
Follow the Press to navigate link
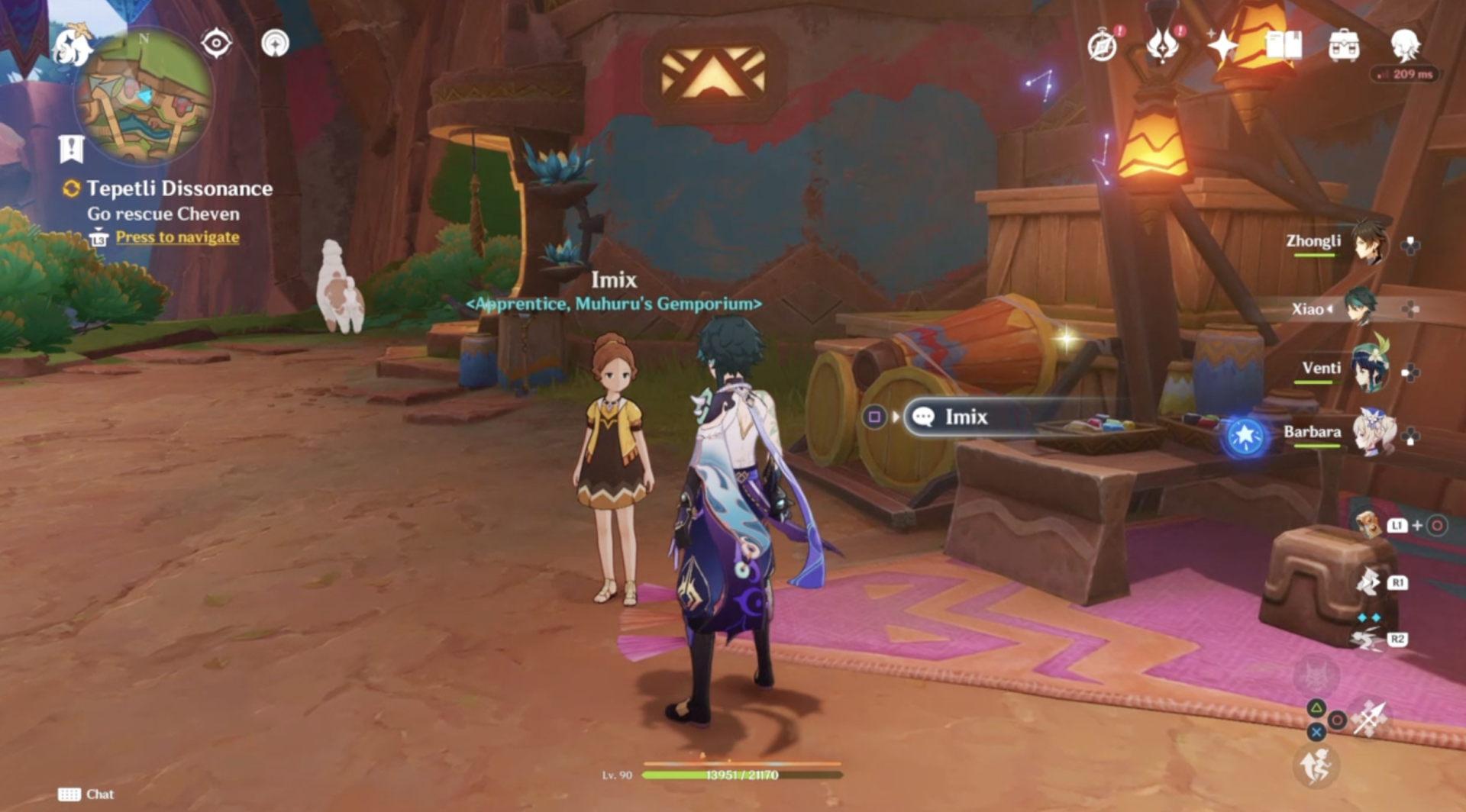pos(177,237)
